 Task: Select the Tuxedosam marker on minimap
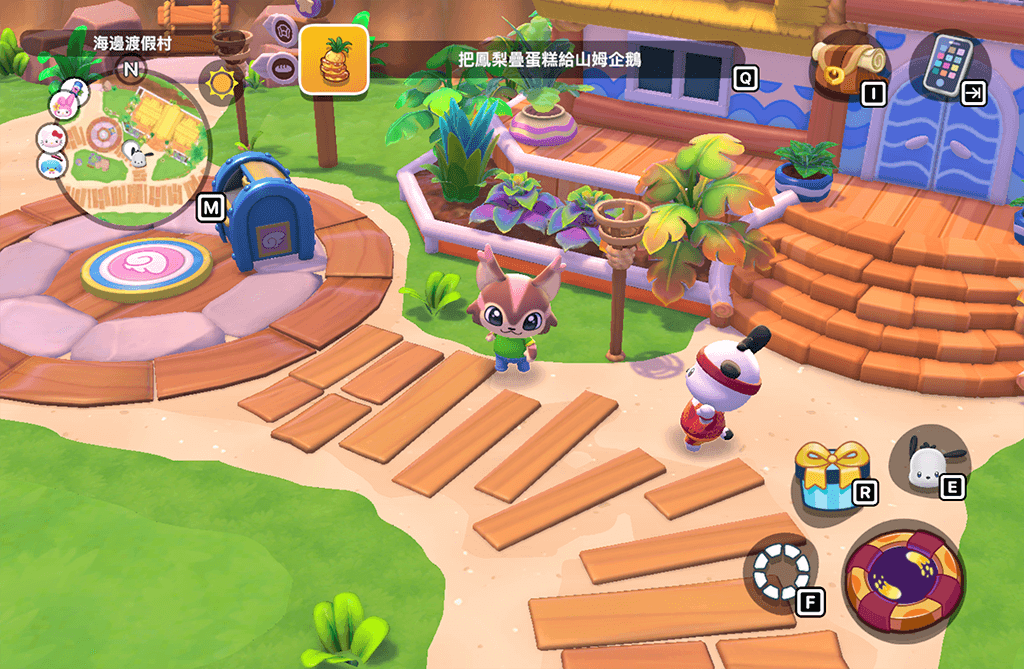[x=52, y=163]
